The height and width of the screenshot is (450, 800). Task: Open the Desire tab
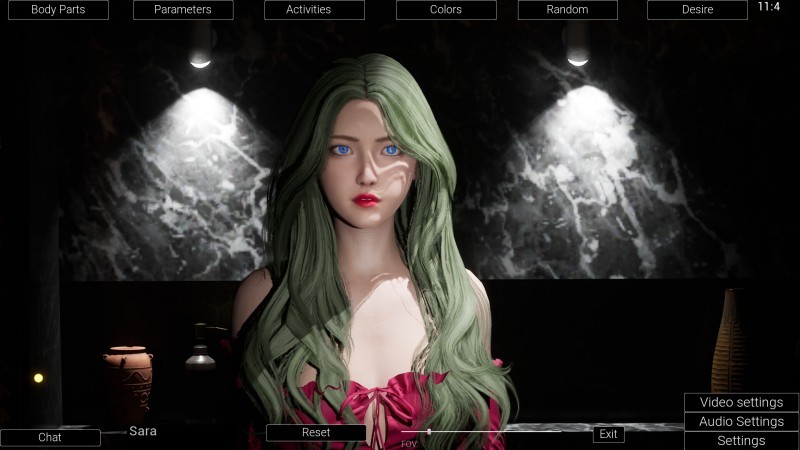[697, 10]
